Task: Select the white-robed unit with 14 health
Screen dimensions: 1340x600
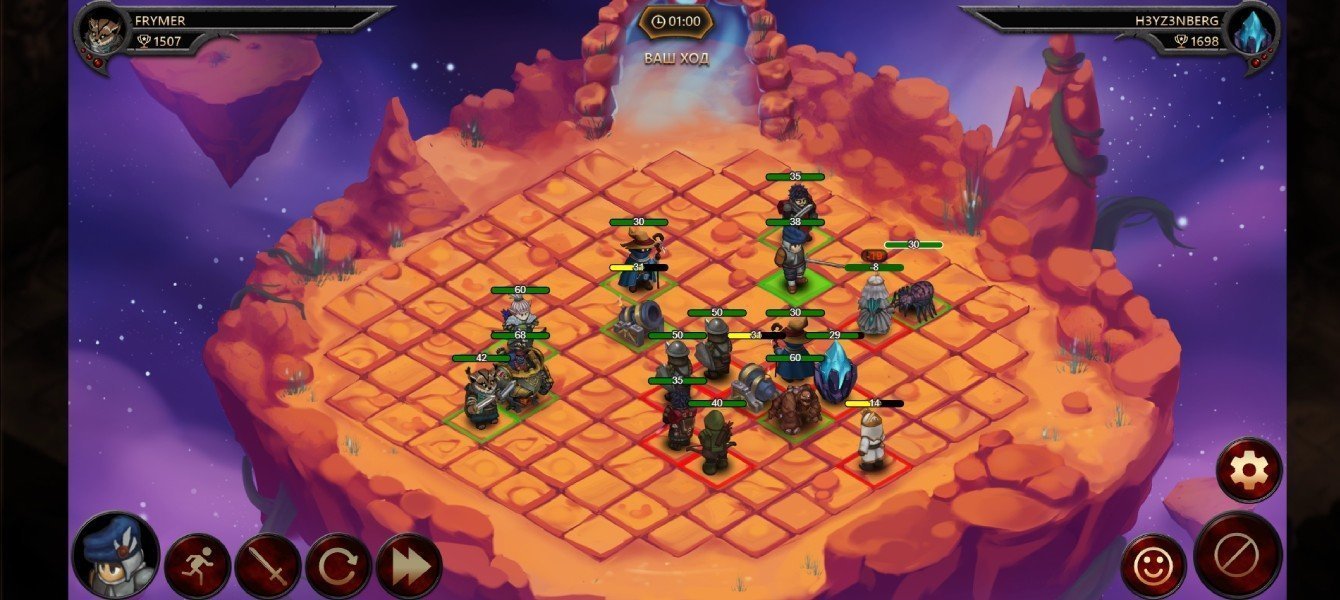Action: 872,440
